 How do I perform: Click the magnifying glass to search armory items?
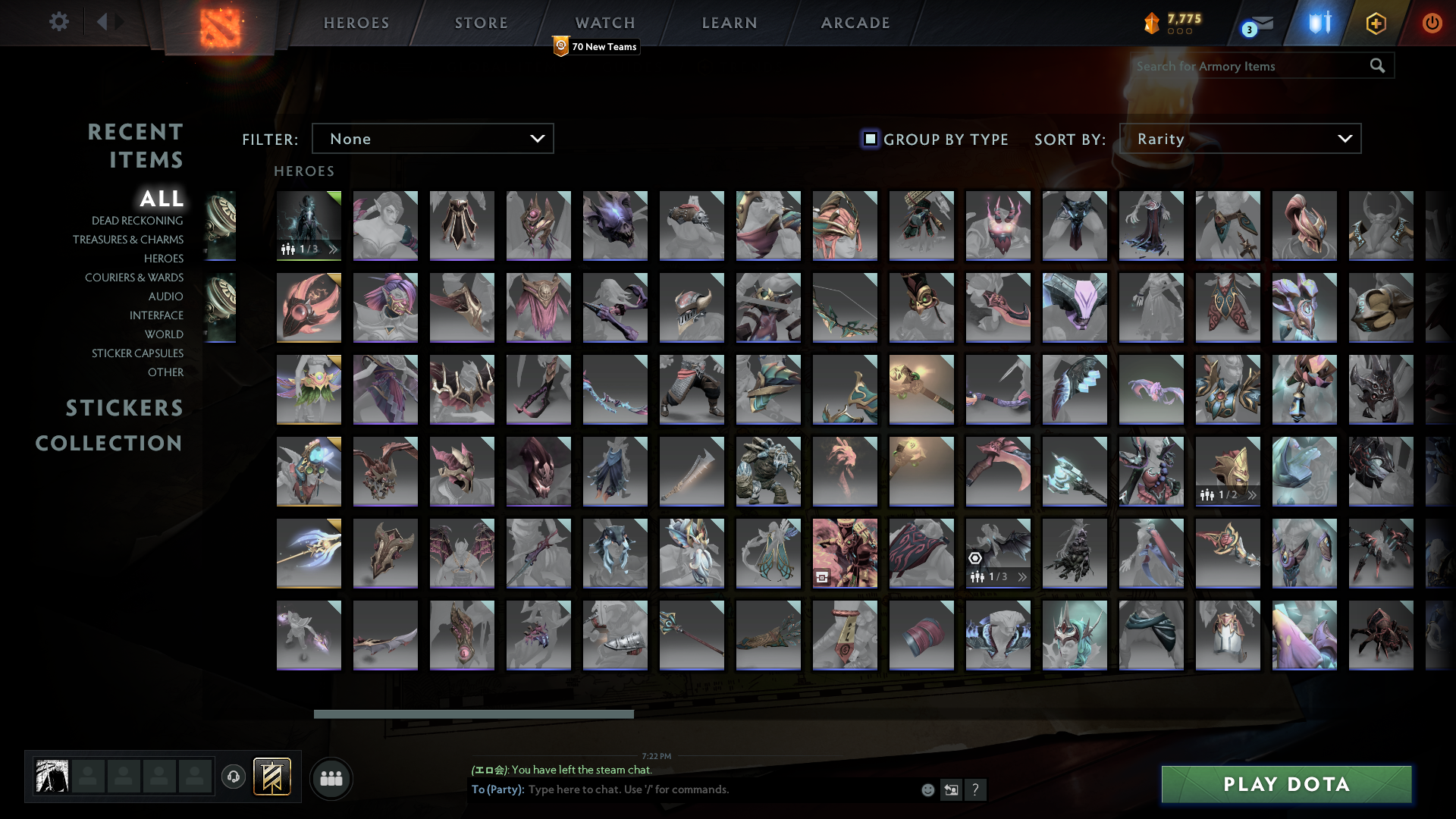[1377, 66]
